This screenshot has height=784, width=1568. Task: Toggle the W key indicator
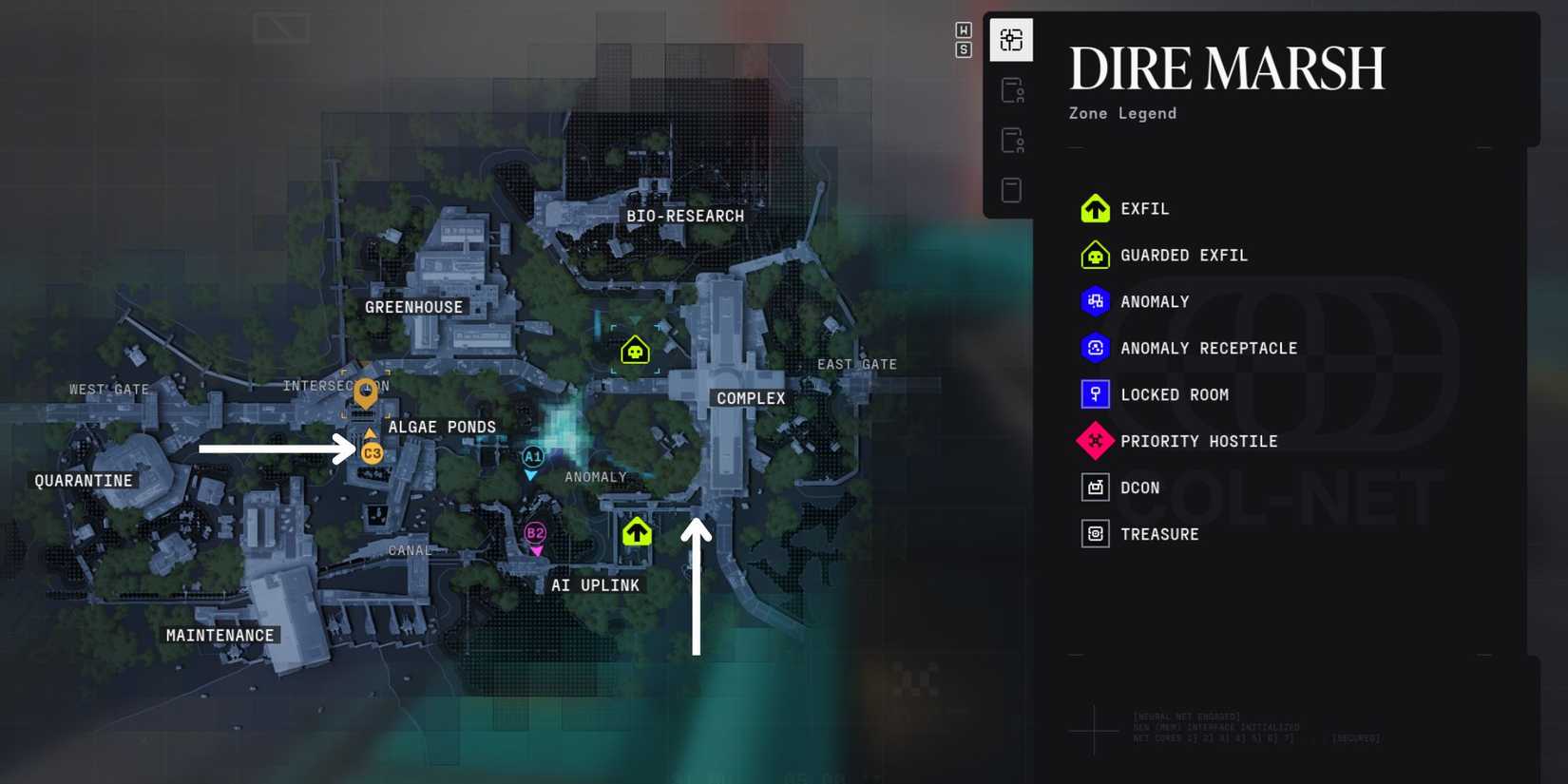963,31
